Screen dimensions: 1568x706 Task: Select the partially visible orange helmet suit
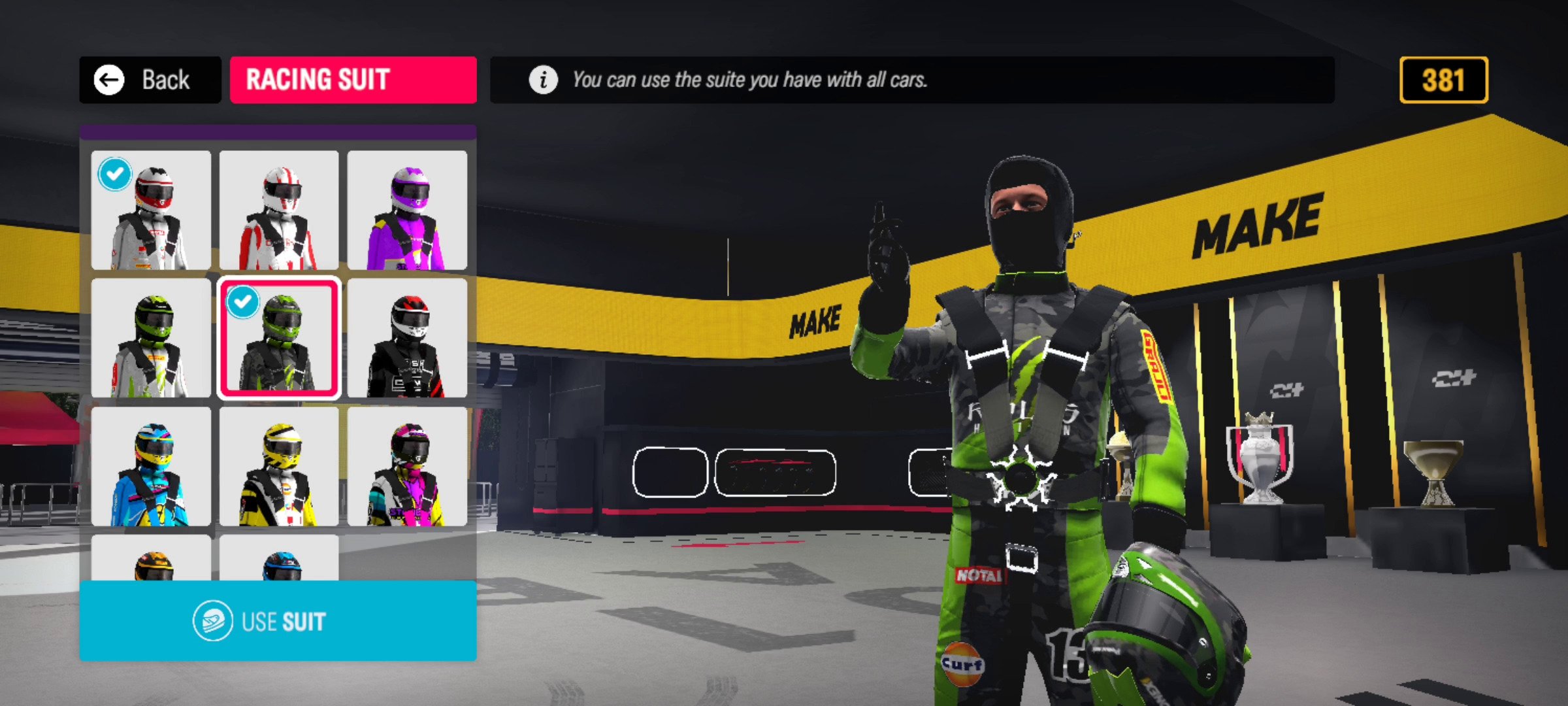click(151, 559)
